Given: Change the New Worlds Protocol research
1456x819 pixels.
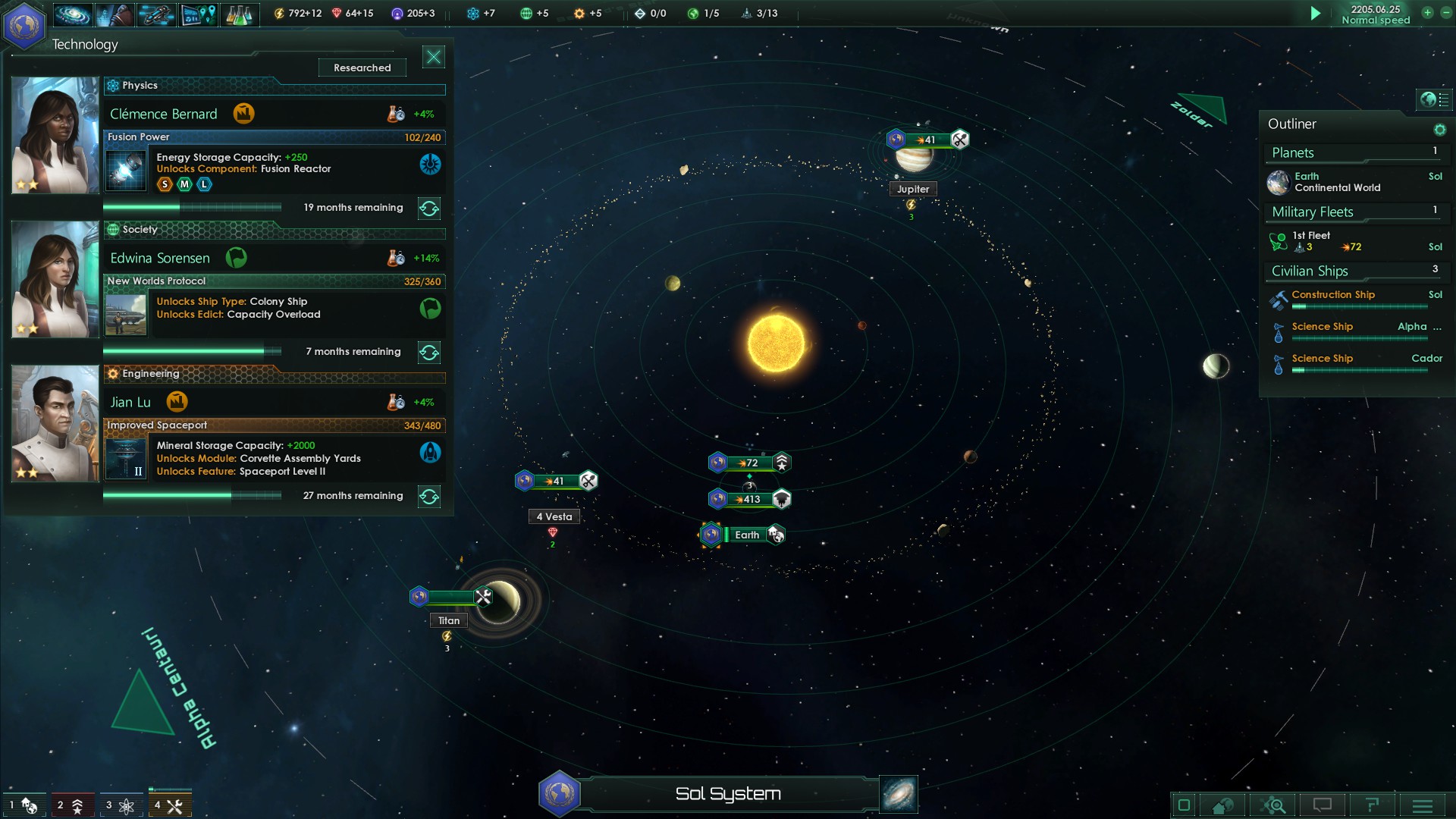Looking at the screenshot, I should click(429, 352).
